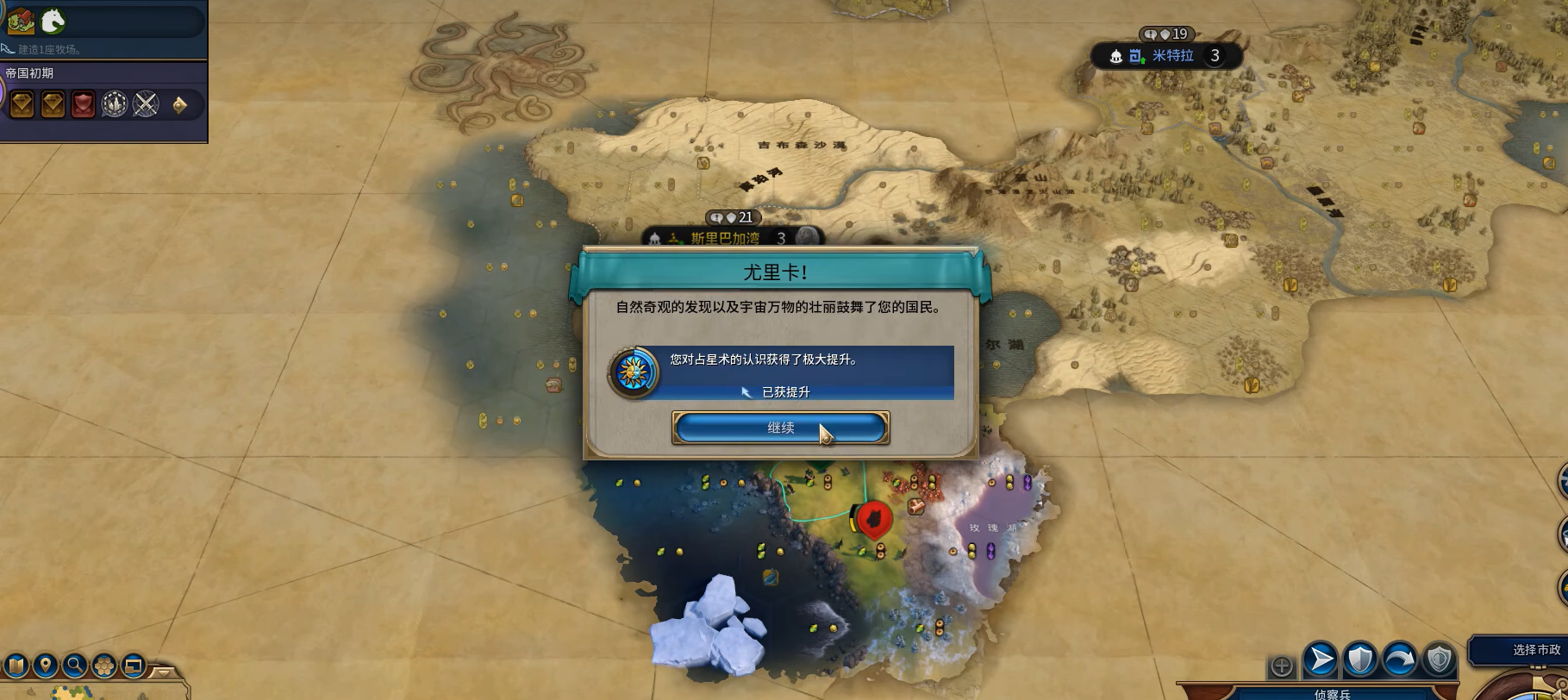Image resolution: width=1568 pixels, height=700 pixels.
Task: Click the crossed swords icon in the civic panel
Action: pyautogui.click(x=146, y=105)
